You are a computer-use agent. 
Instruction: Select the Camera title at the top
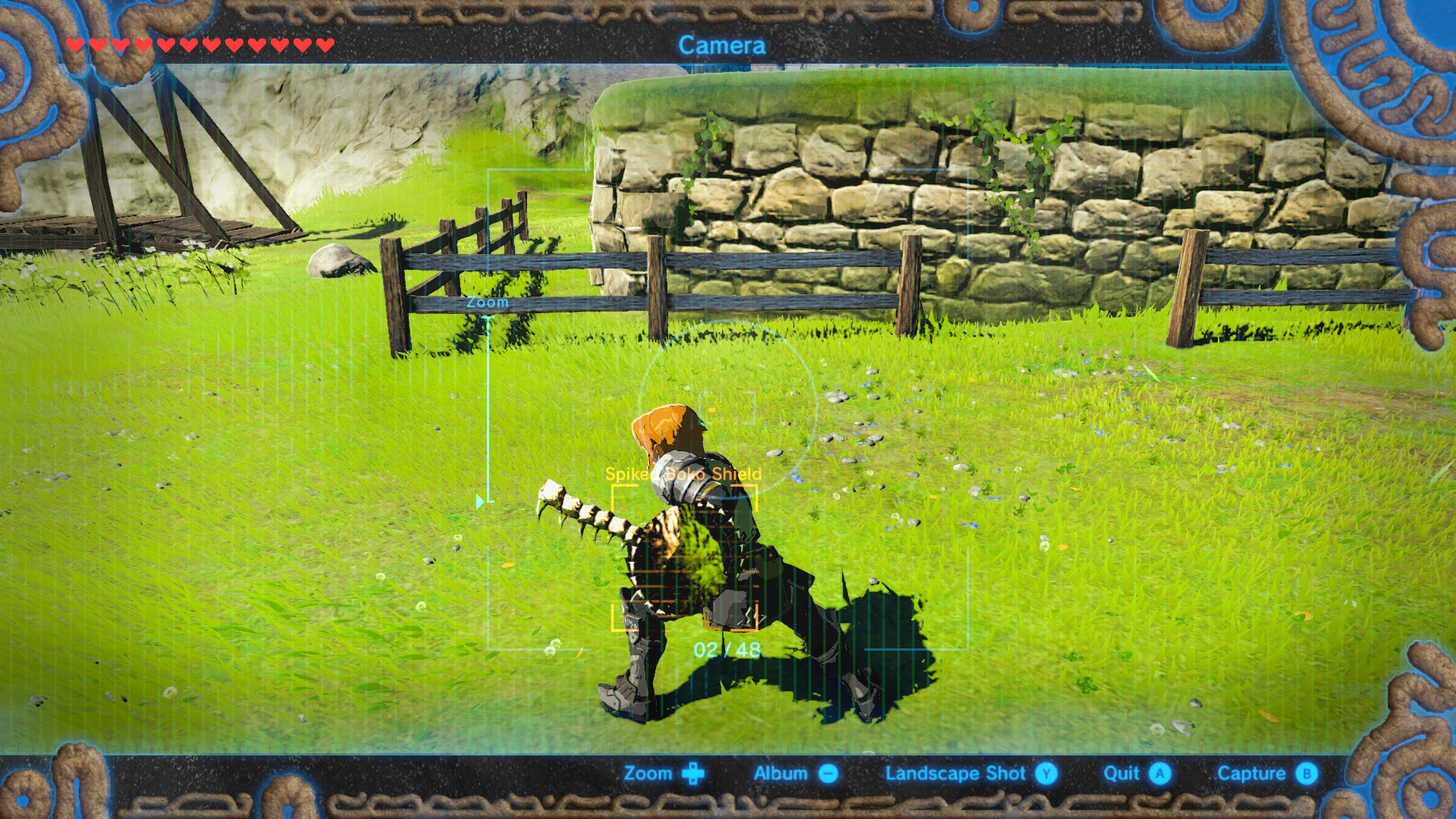723,45
